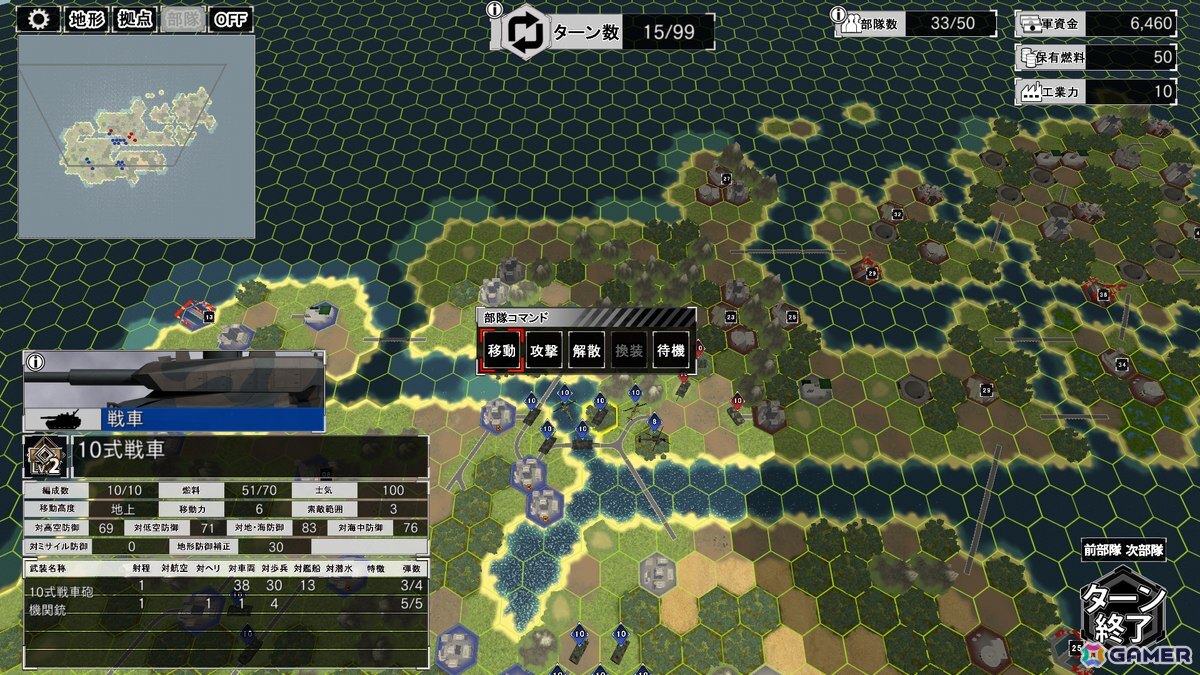Choose the 待機 standby command
The width and height of the screenshot is (1200, 675).
tap(672, 351)
